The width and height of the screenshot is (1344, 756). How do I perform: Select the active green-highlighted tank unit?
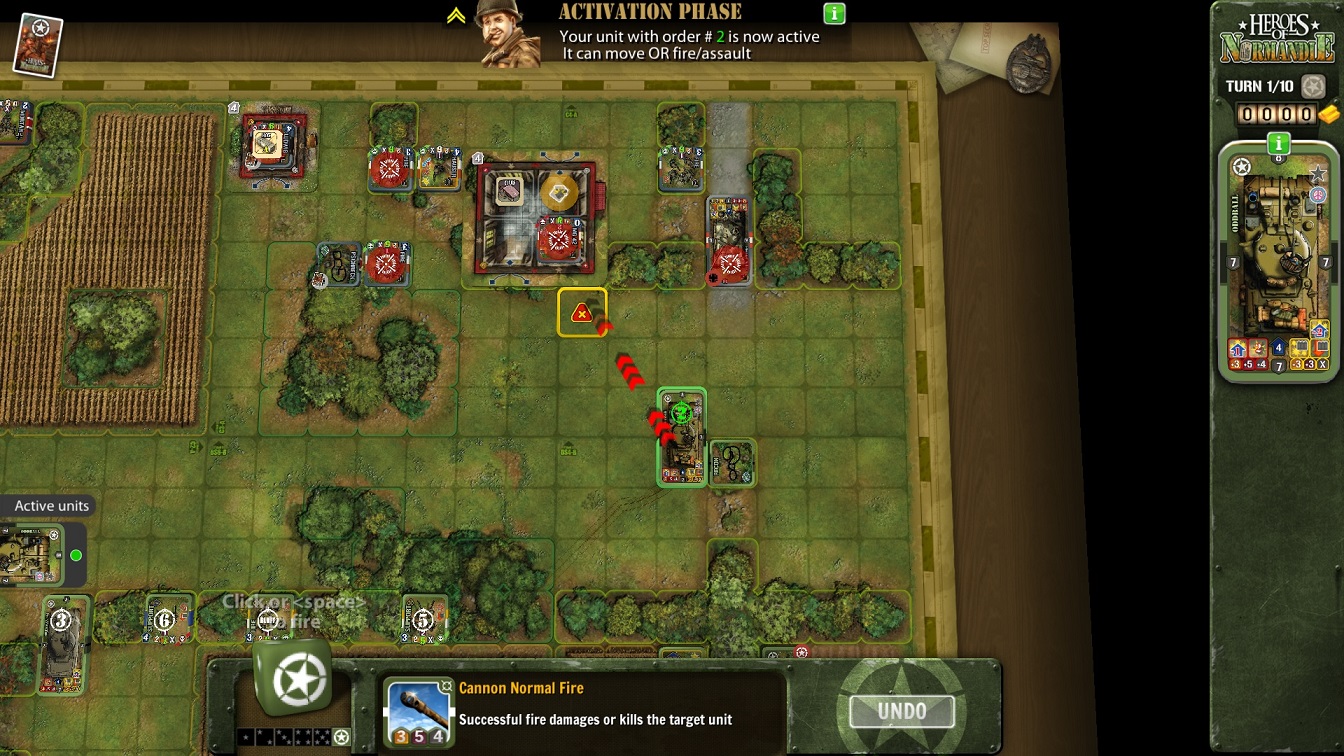[x=682, y=437]
